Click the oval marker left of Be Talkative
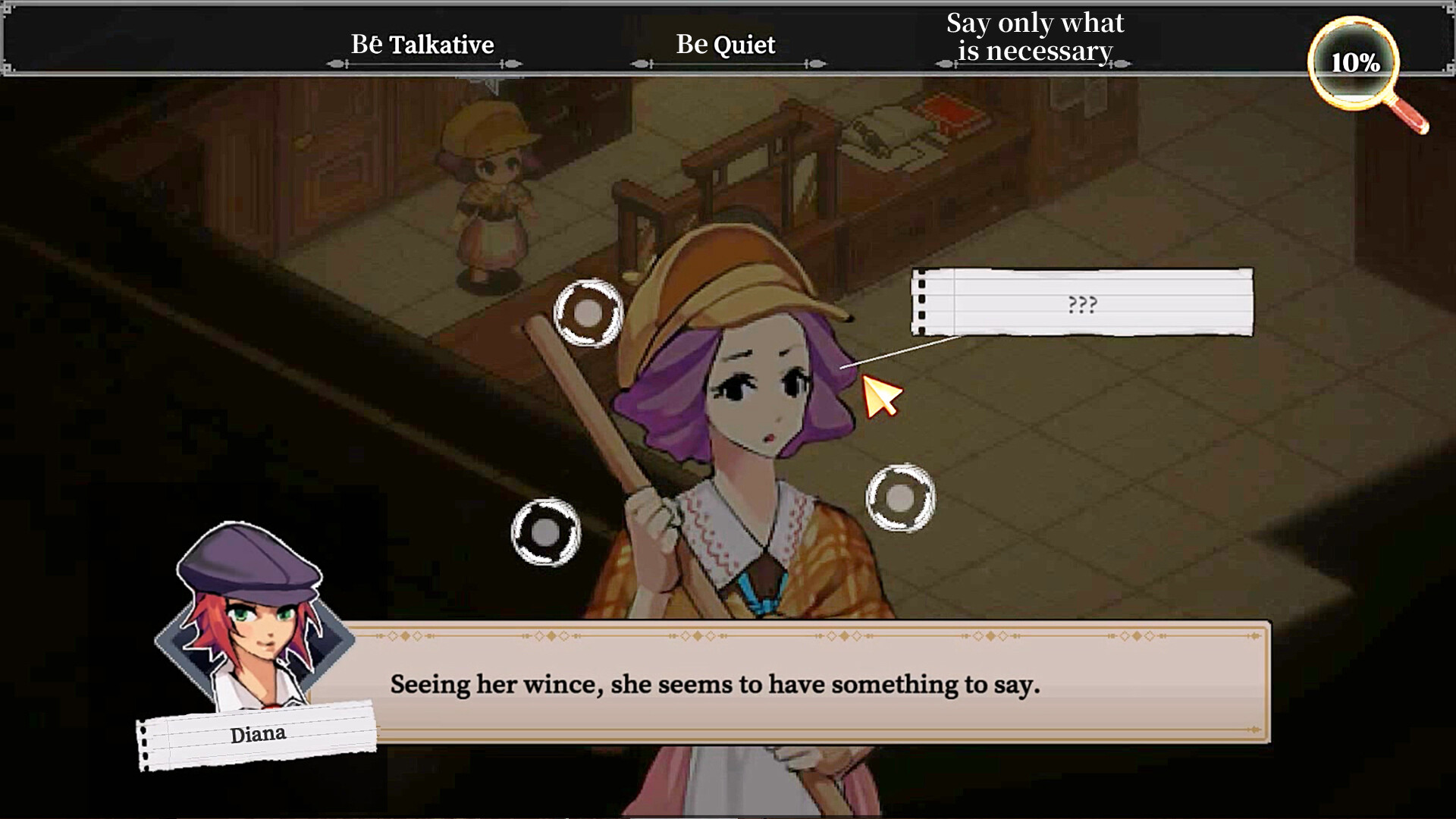Viewport: 1456px width, 819px height. click(334, 64)
